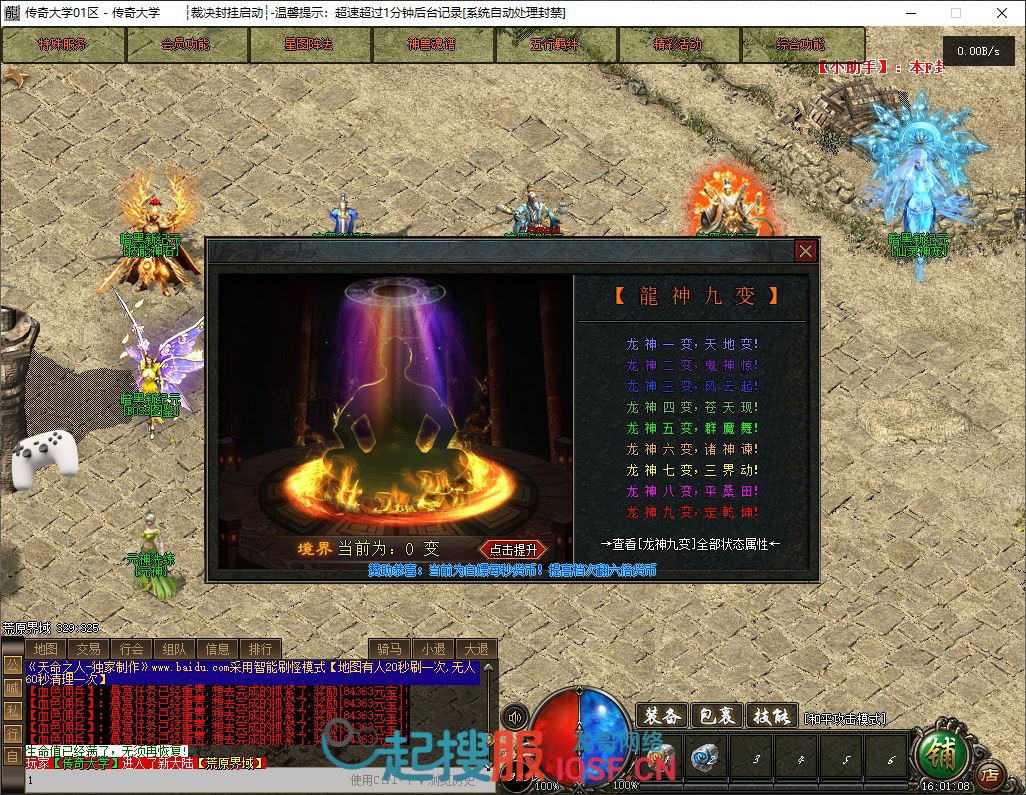This screenshot has height=795, width=1026.
Task: Open the 交易 trade panel
Action: tap(88, 649)
